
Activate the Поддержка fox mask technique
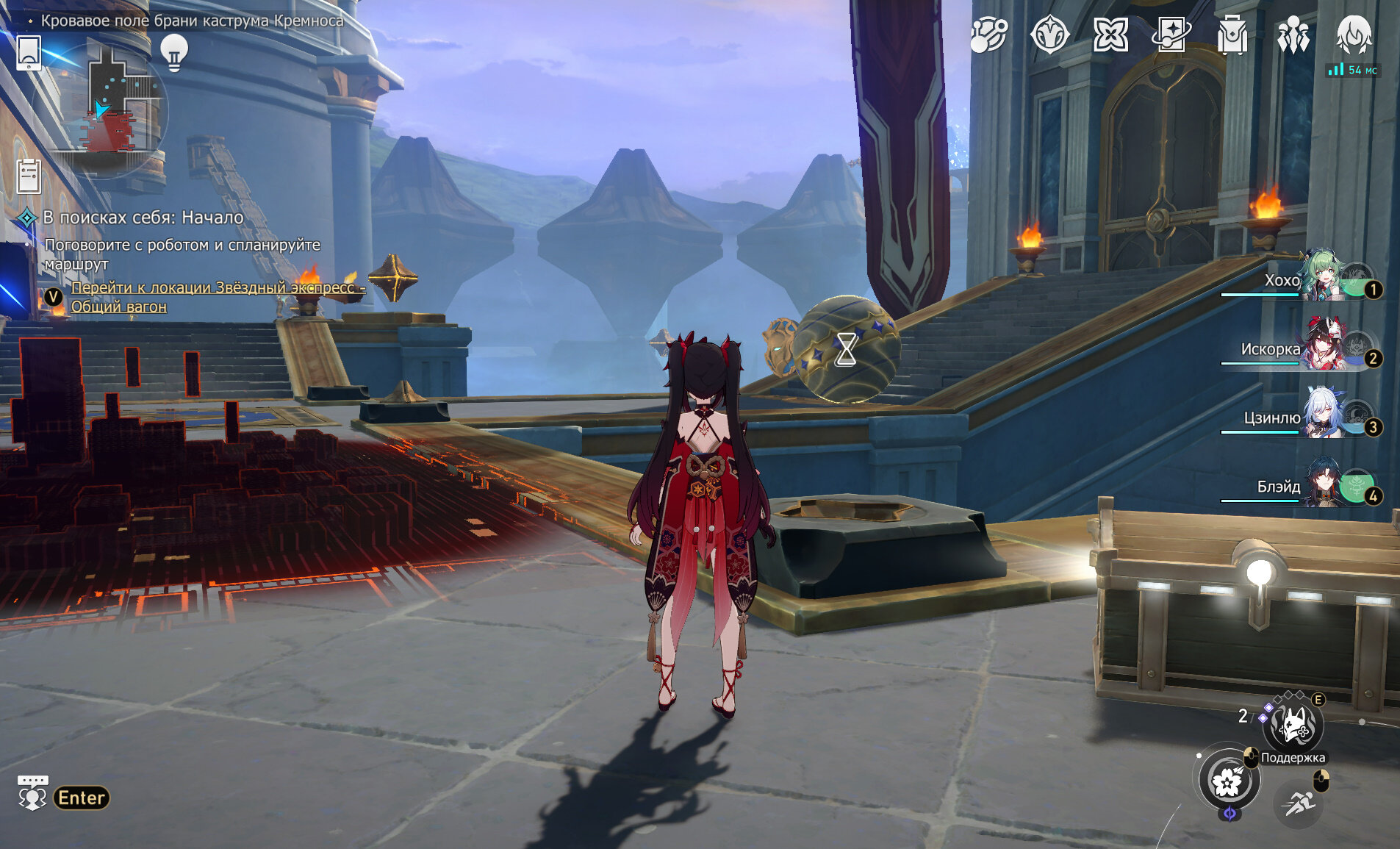[1293, 726]
